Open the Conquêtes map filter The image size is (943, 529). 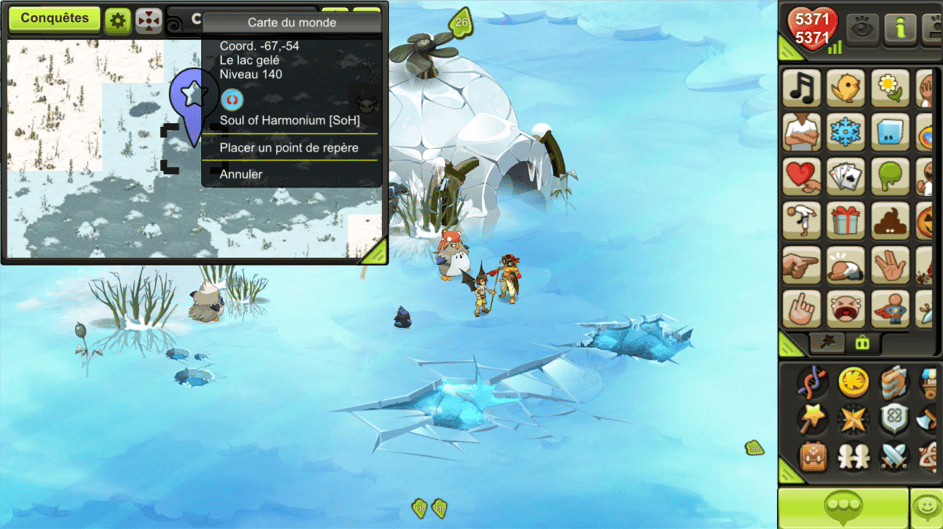coord(54,19)
